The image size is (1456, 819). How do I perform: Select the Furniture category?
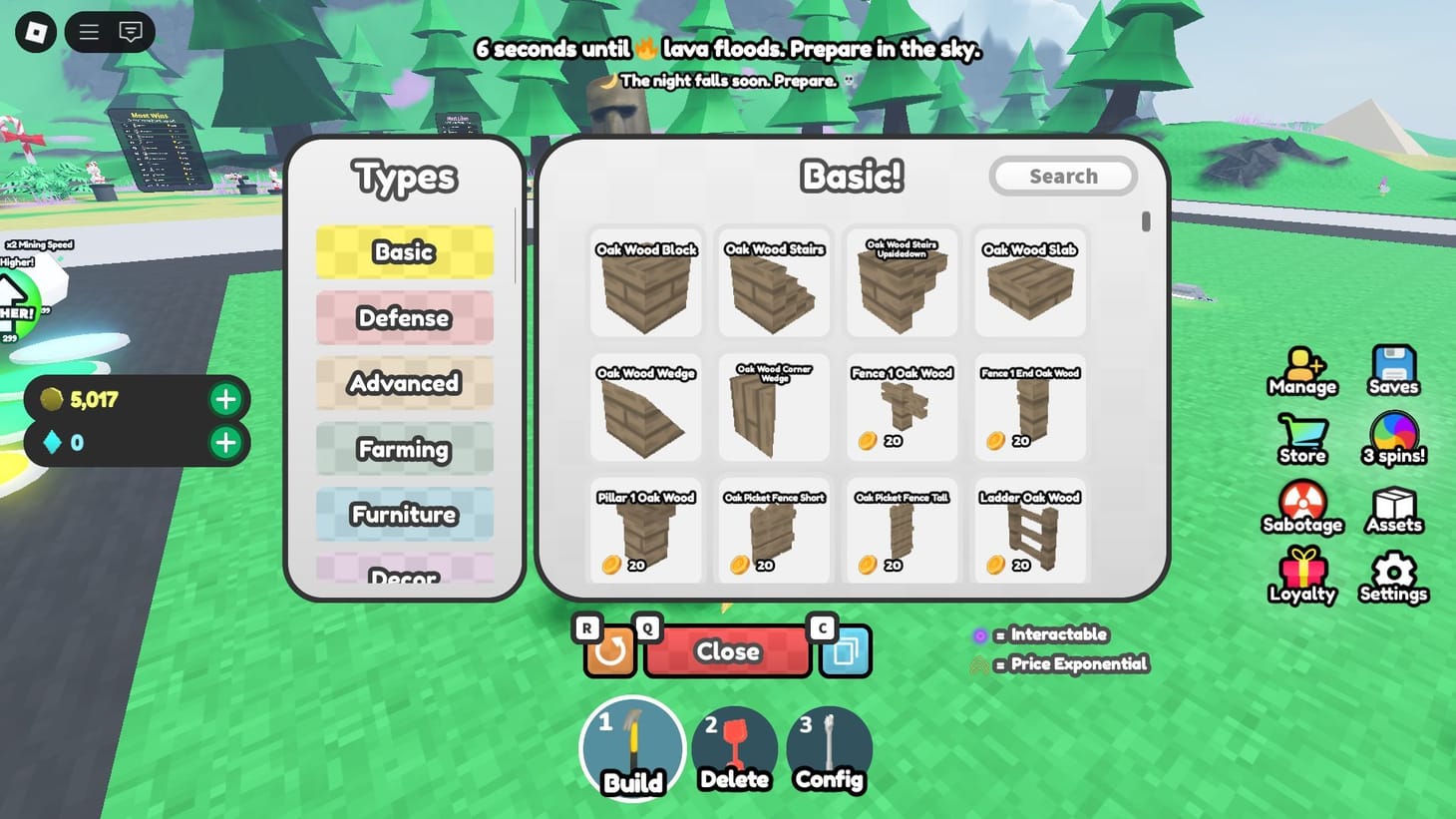(404, 514)
